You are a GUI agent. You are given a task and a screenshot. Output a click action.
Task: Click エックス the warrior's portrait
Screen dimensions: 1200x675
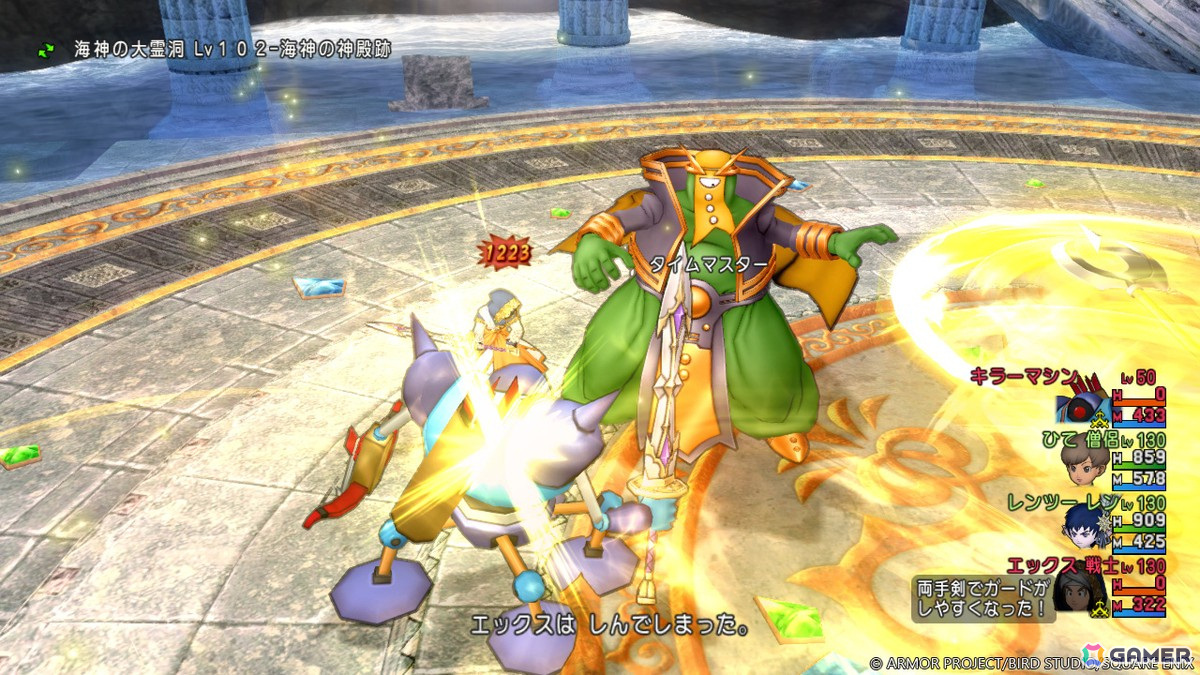pyautogui.click(x=1085, y=592)
